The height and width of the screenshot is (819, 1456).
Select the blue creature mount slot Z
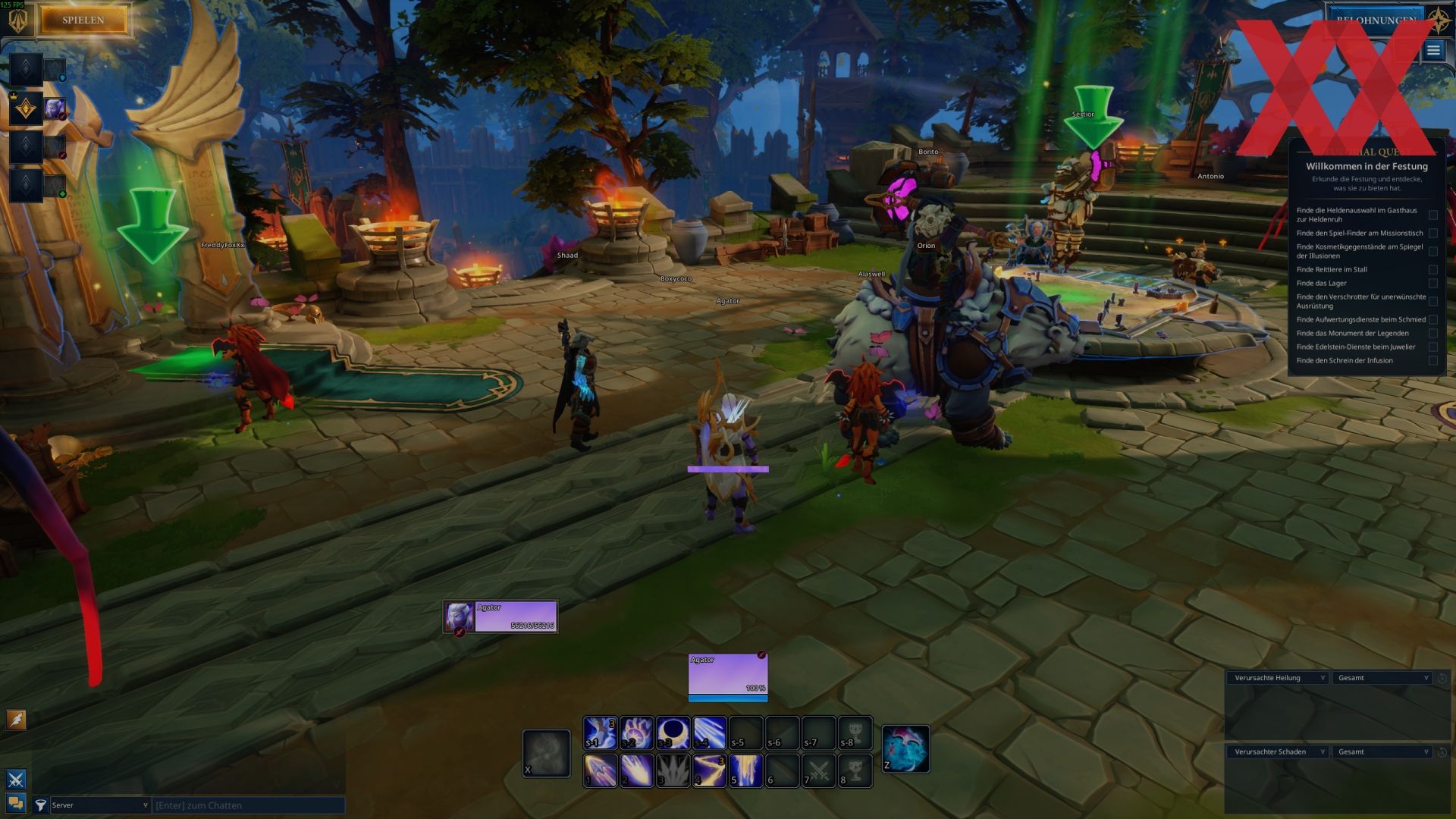(905, 749)
